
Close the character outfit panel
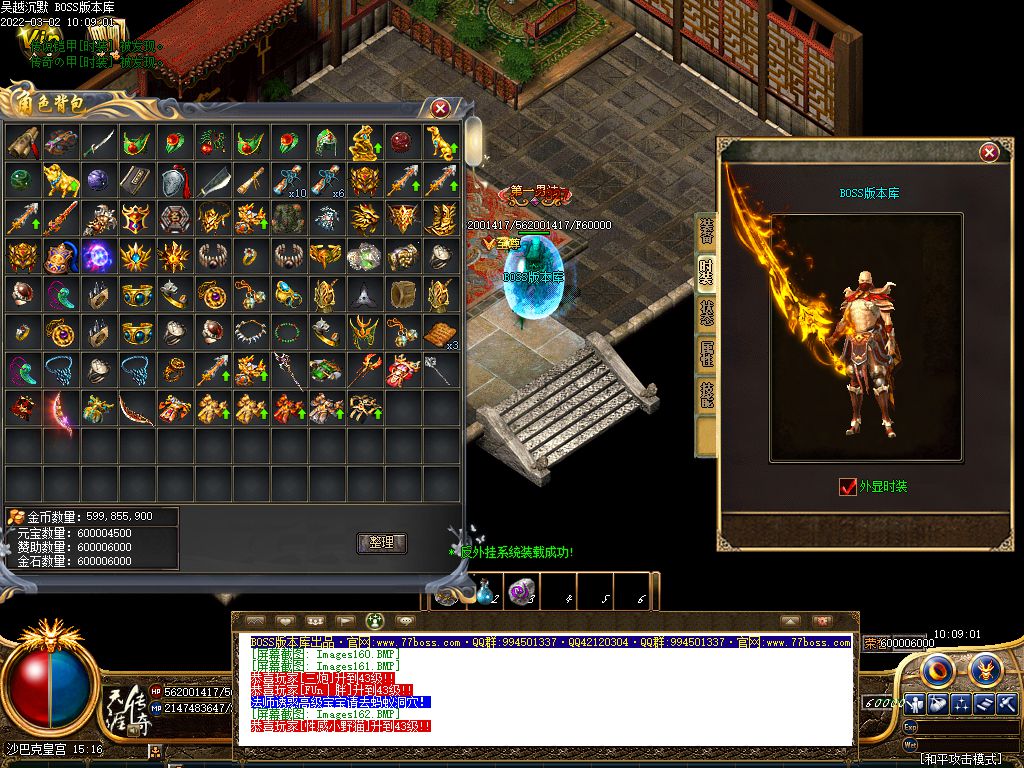click(x=989, y=152)
